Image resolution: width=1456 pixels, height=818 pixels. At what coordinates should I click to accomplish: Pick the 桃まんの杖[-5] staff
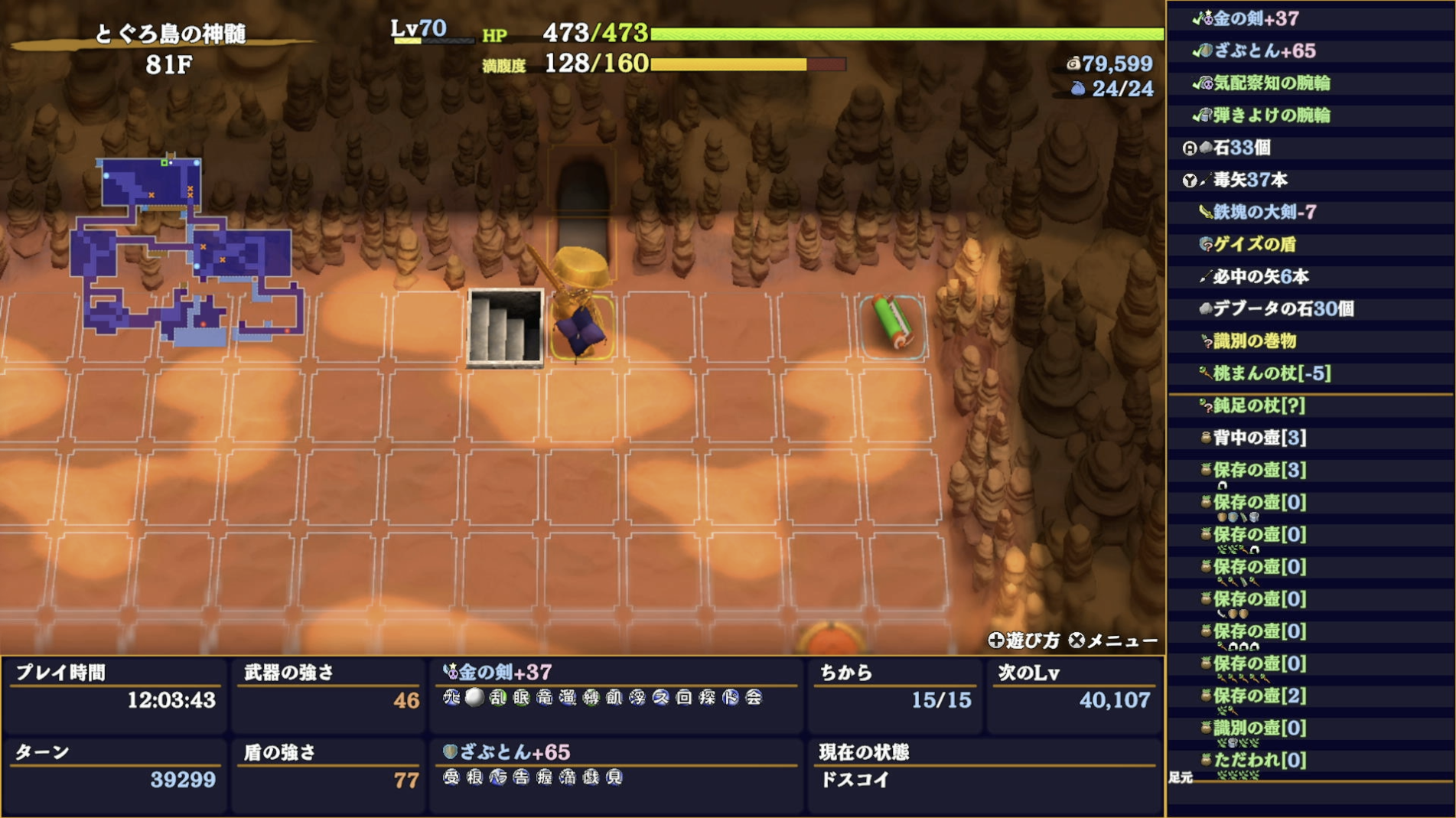1272,373
